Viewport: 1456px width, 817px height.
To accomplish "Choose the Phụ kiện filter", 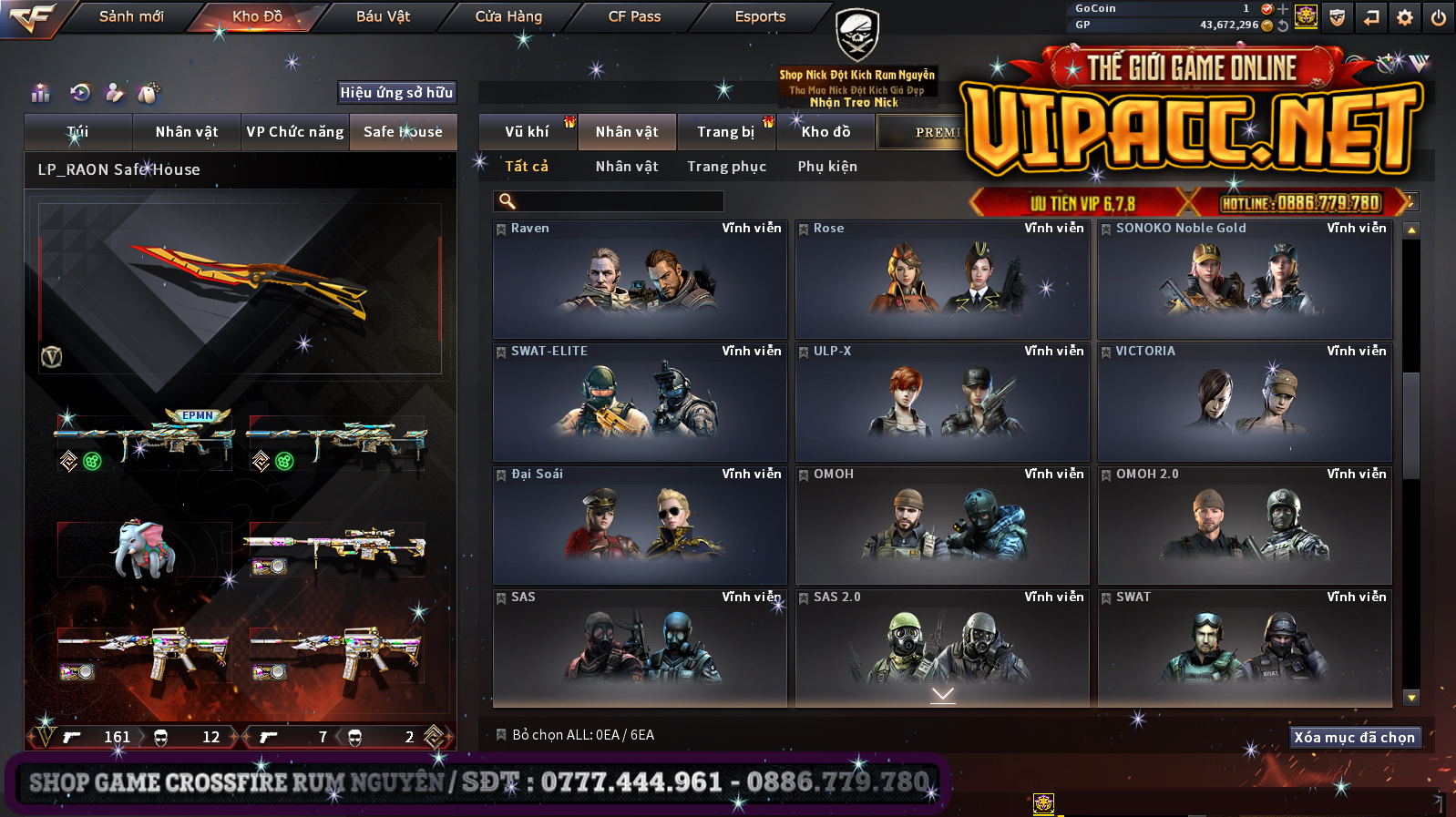I will point(827,167).
